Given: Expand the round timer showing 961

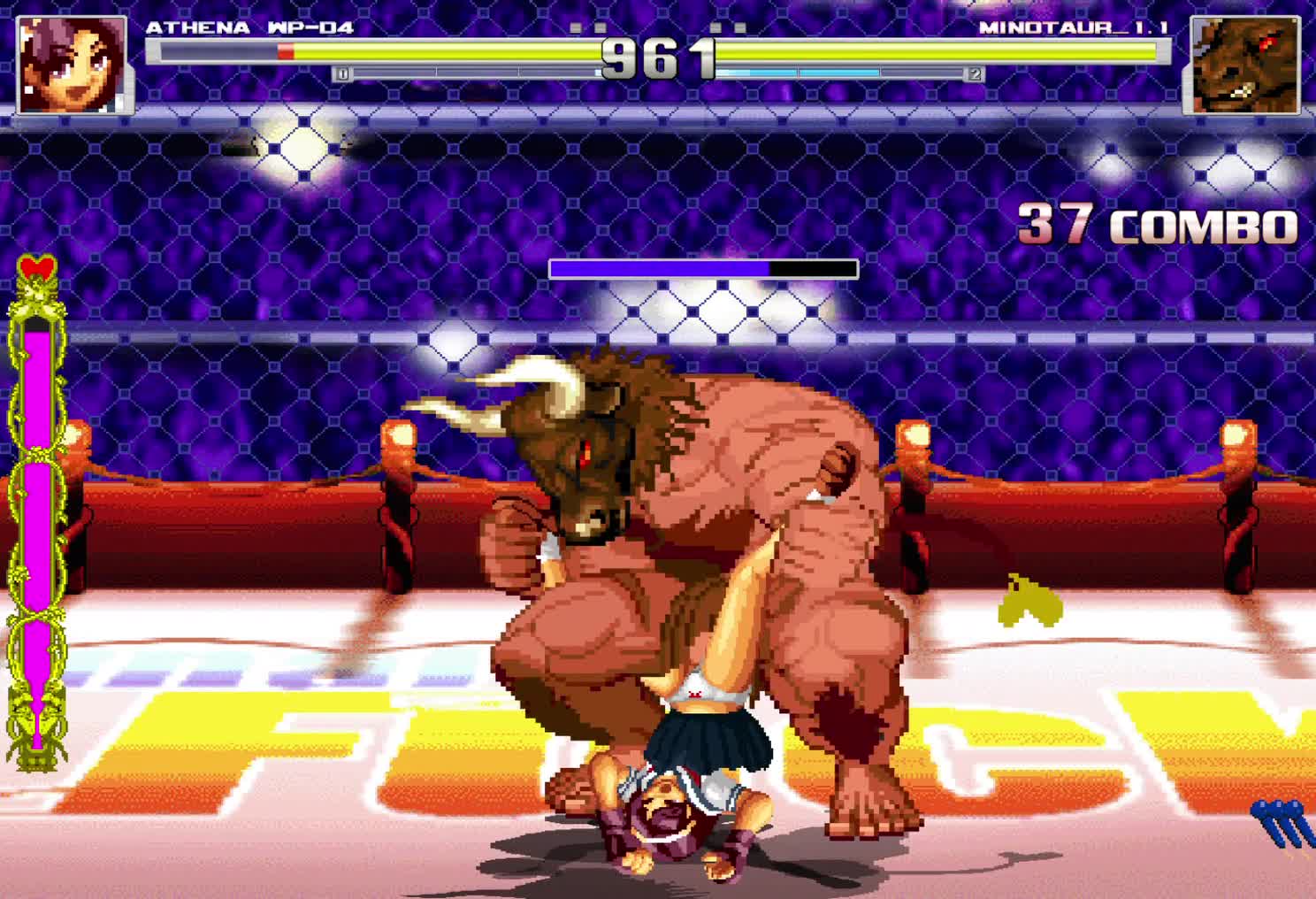Looking at the screenshot, I should click(658, 56).
